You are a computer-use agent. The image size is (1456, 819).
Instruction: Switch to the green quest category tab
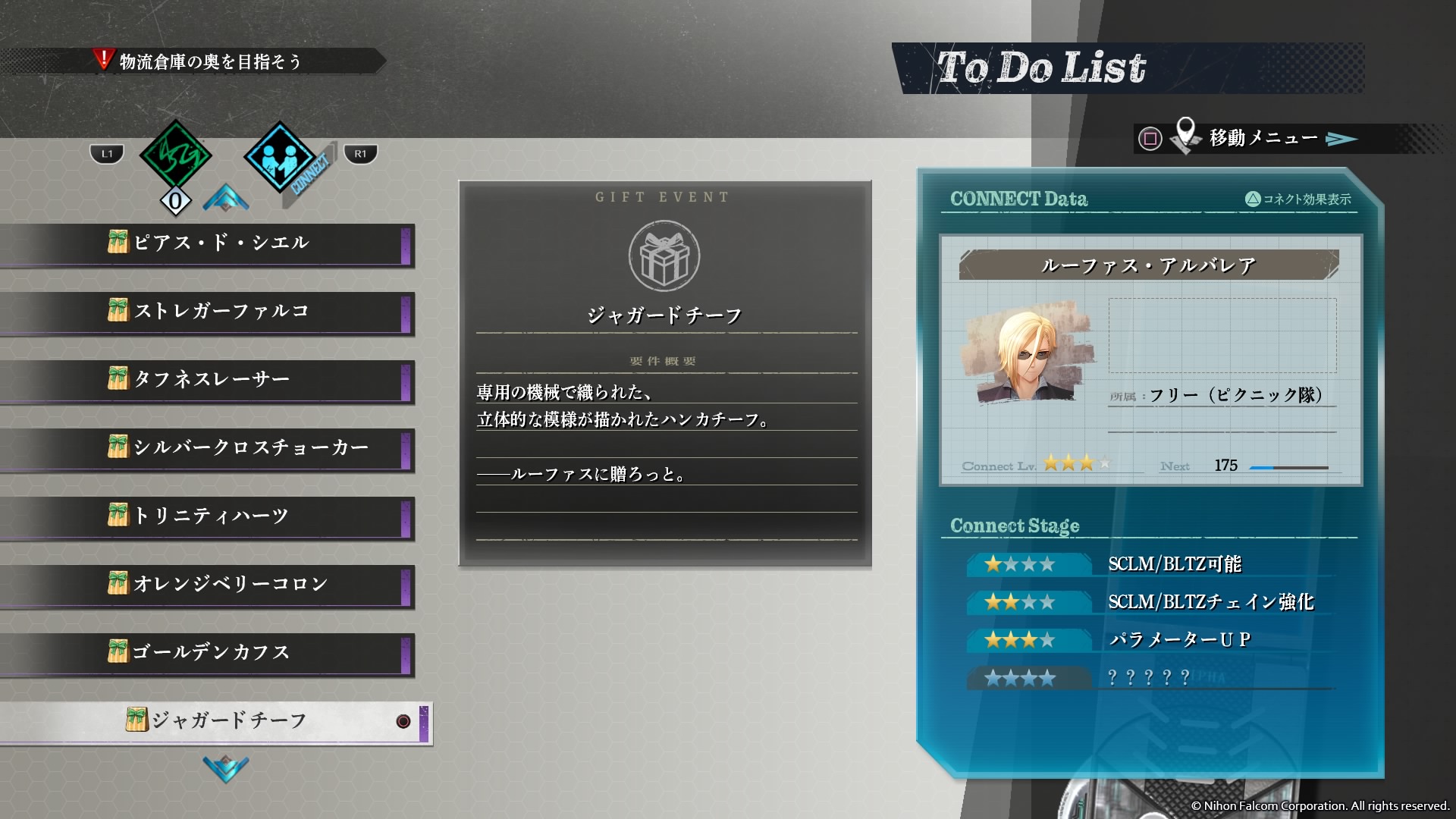click(x=175, y=156)
